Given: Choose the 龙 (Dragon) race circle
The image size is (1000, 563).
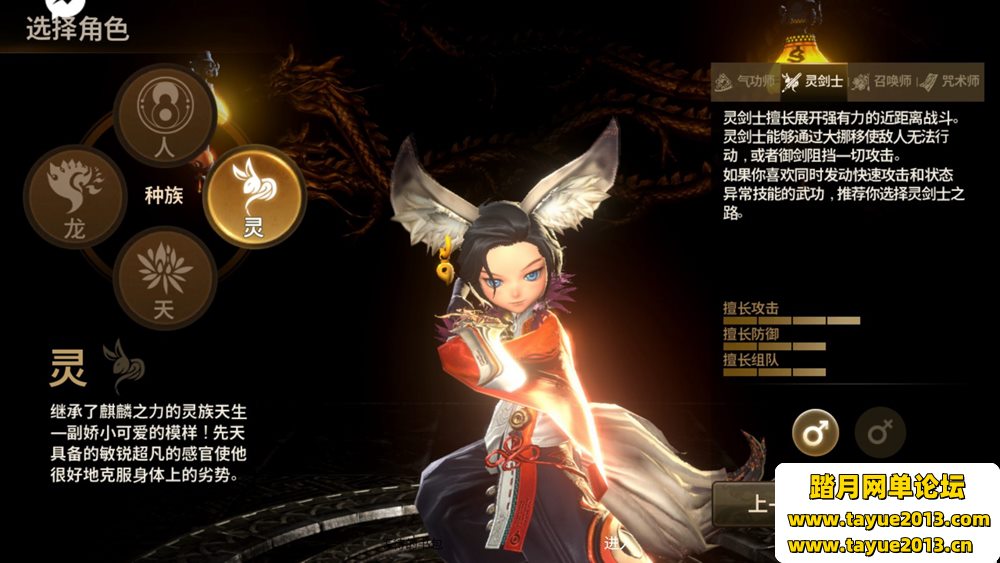Looking at the screenshot, I should click(x=74, y=194).
